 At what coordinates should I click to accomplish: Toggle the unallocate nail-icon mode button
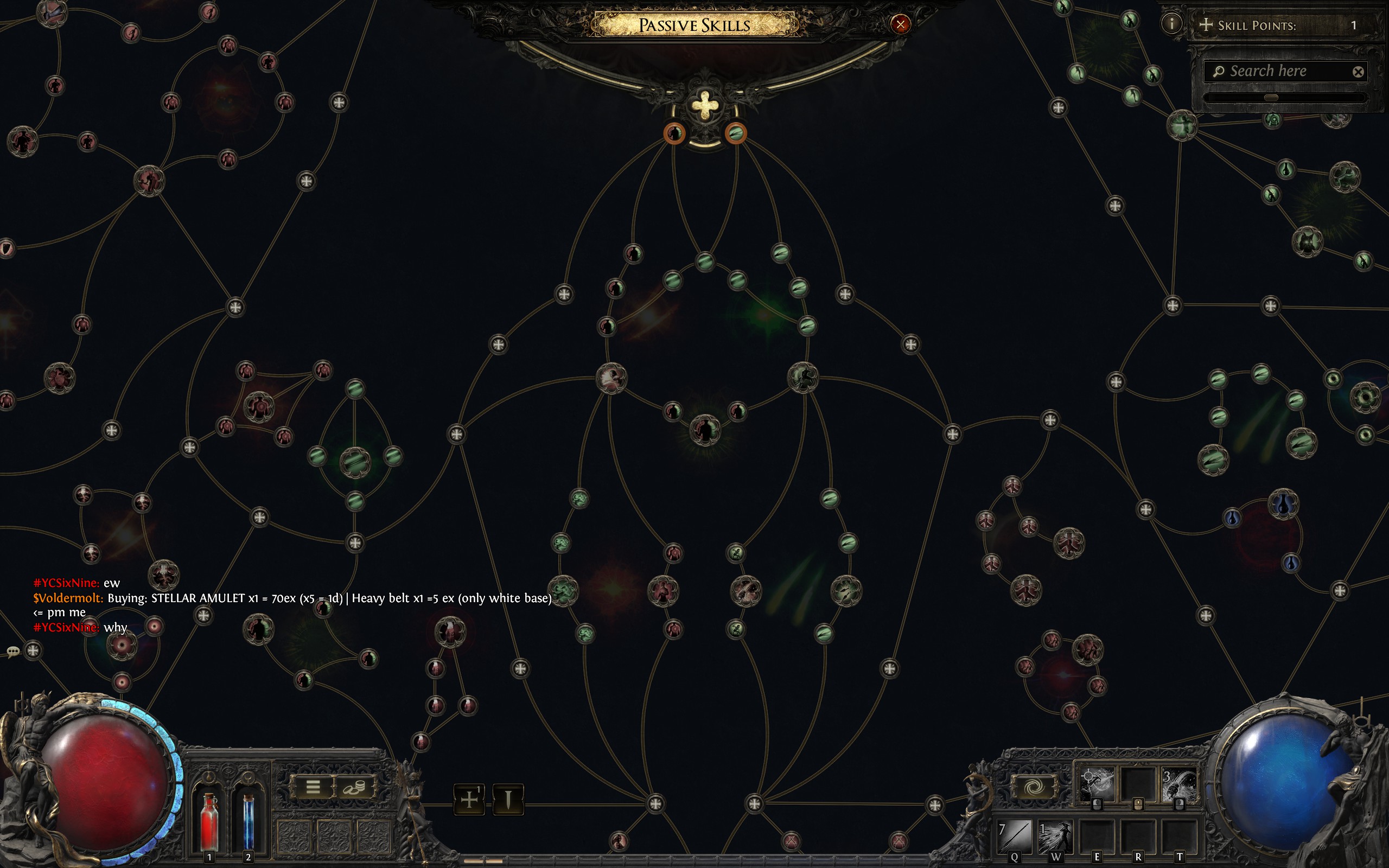pos(508,800)
